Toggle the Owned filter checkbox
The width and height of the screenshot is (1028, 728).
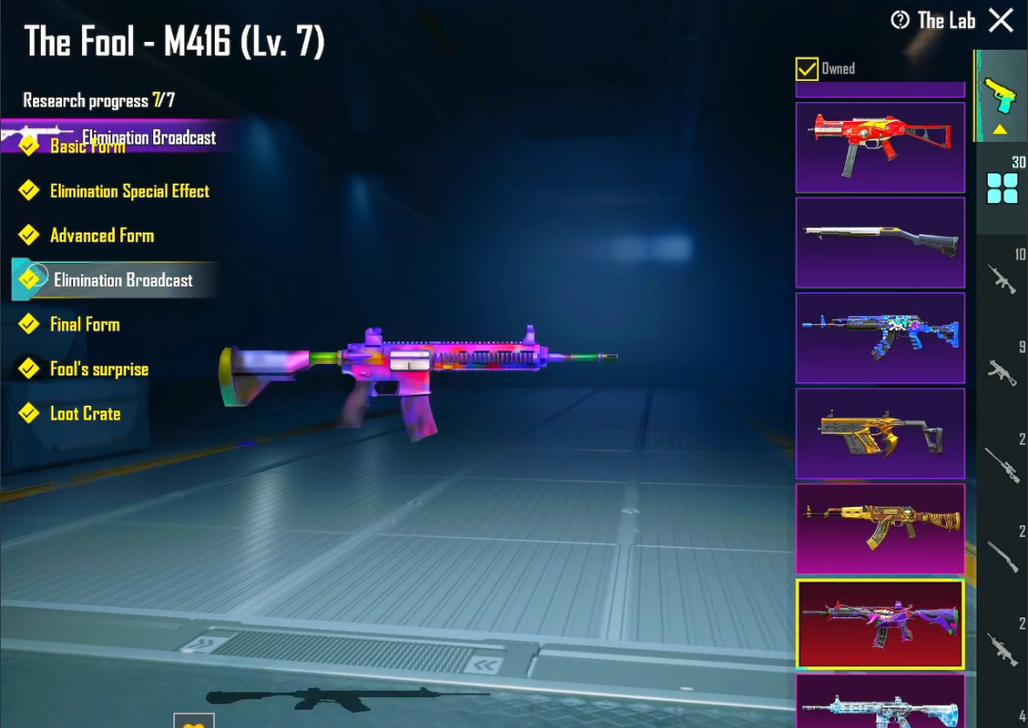pos(807,68)
